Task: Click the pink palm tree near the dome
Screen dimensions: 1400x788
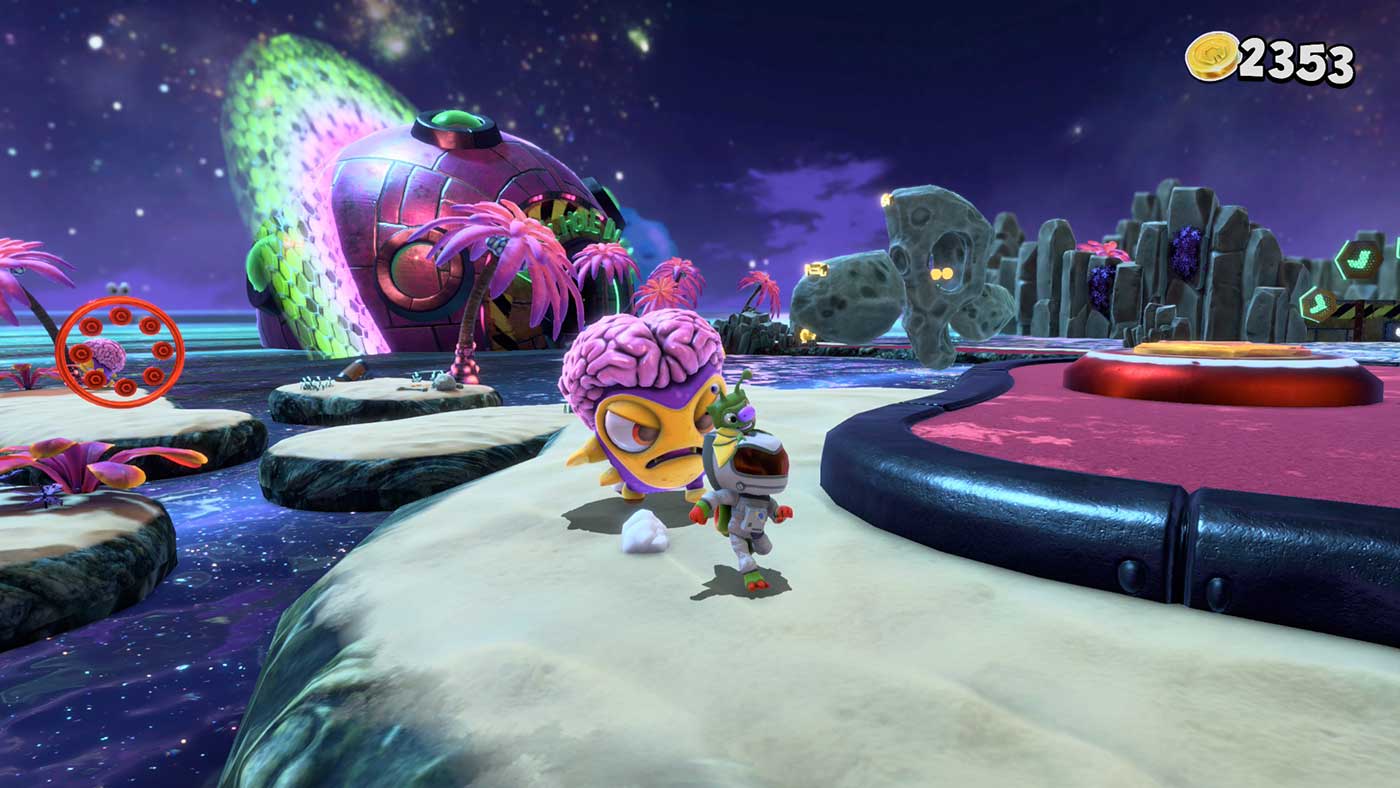Action: coord(485,260)
